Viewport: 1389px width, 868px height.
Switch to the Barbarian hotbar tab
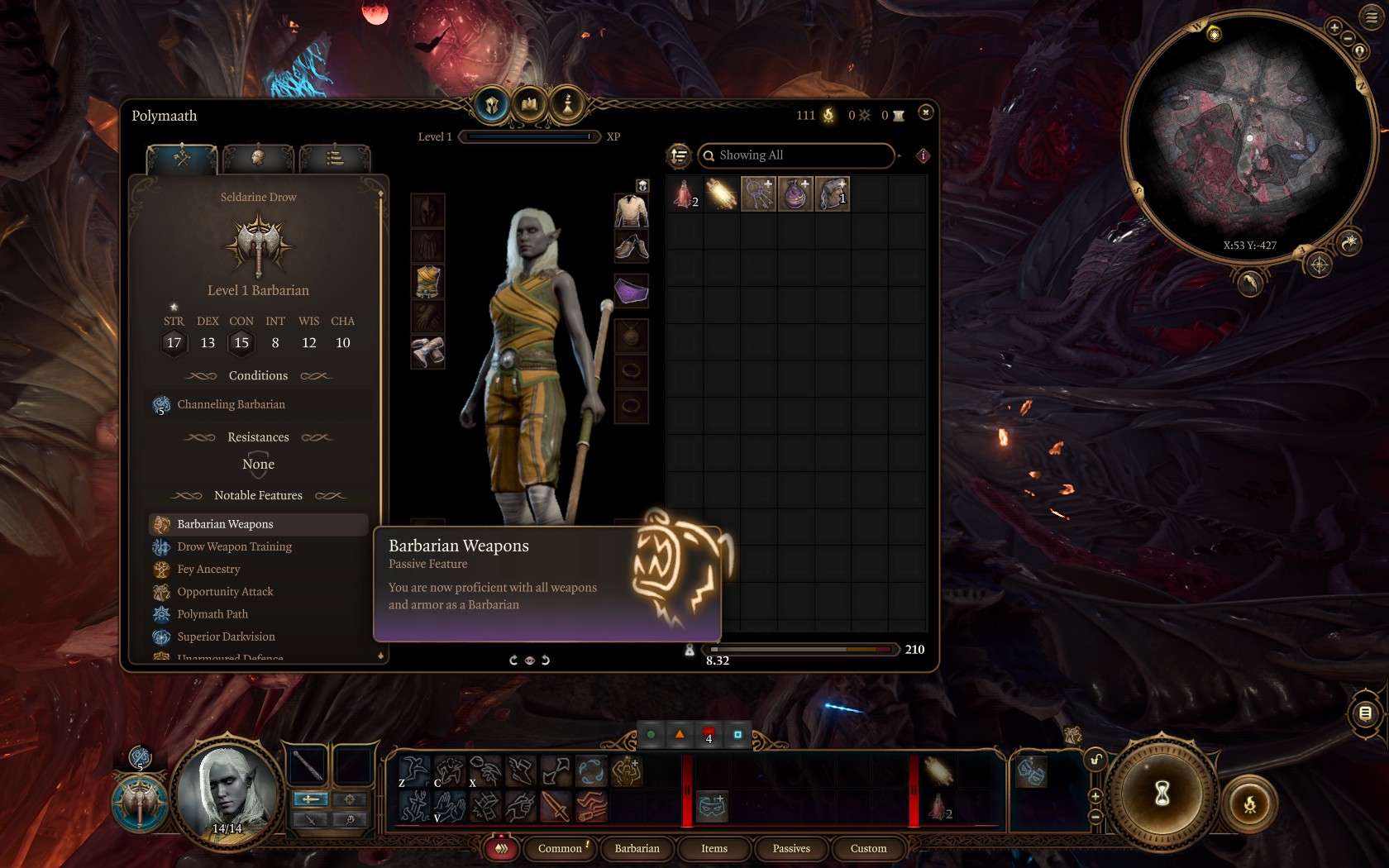(637, 848)
